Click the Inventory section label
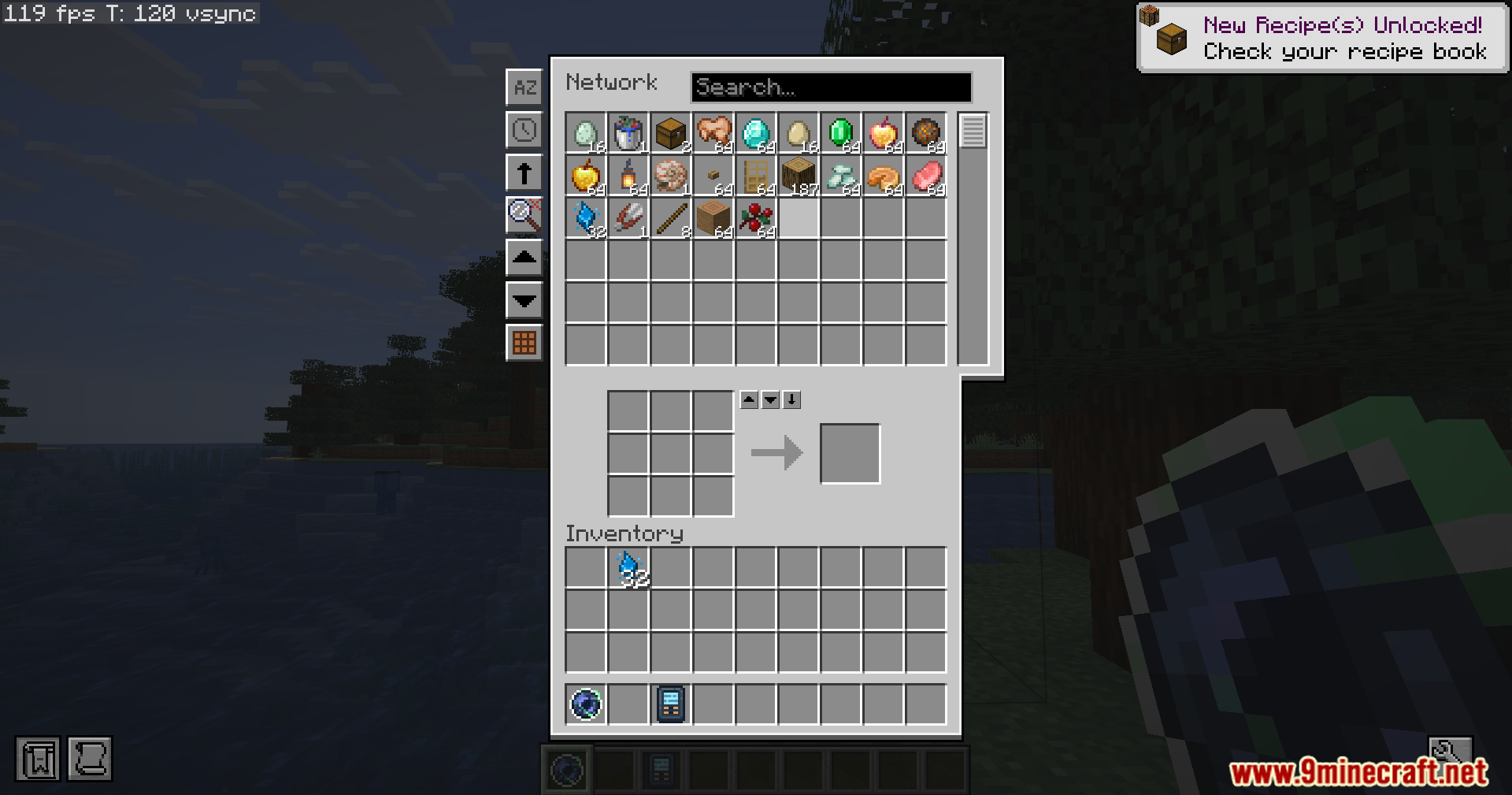The height and width of the screenshot is (795, 1512). point(624,533)
